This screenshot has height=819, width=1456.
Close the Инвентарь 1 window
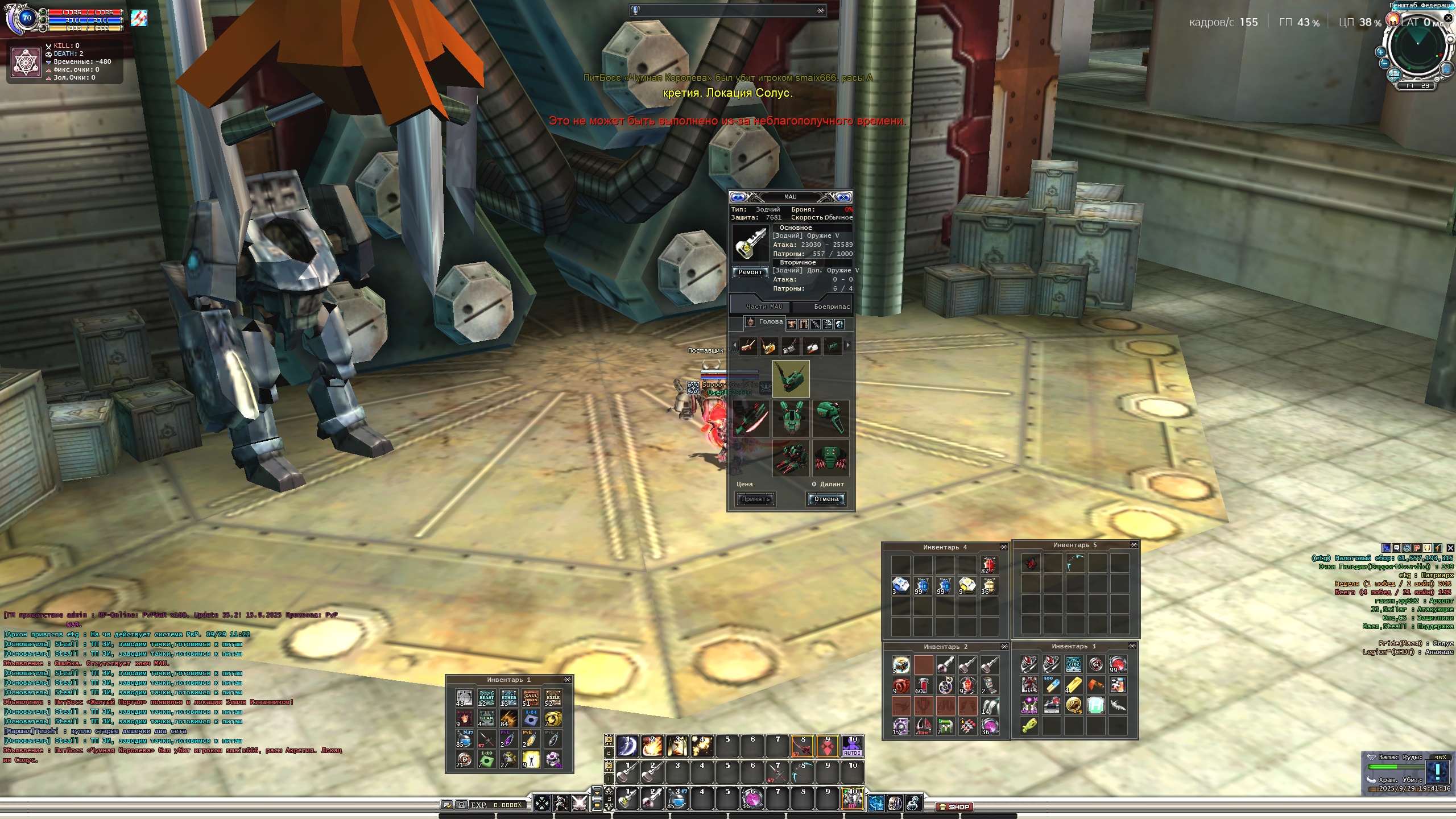click(567, 680)
